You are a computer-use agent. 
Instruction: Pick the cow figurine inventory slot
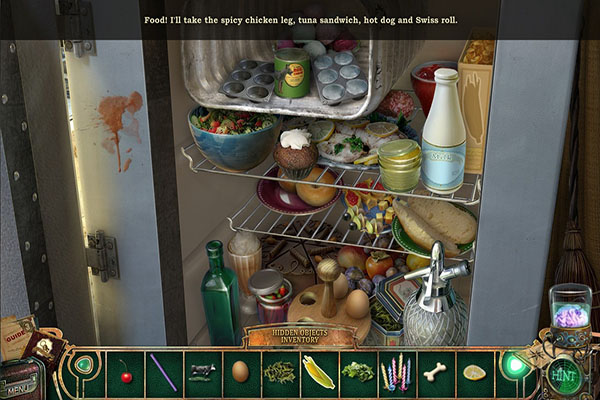202,373
